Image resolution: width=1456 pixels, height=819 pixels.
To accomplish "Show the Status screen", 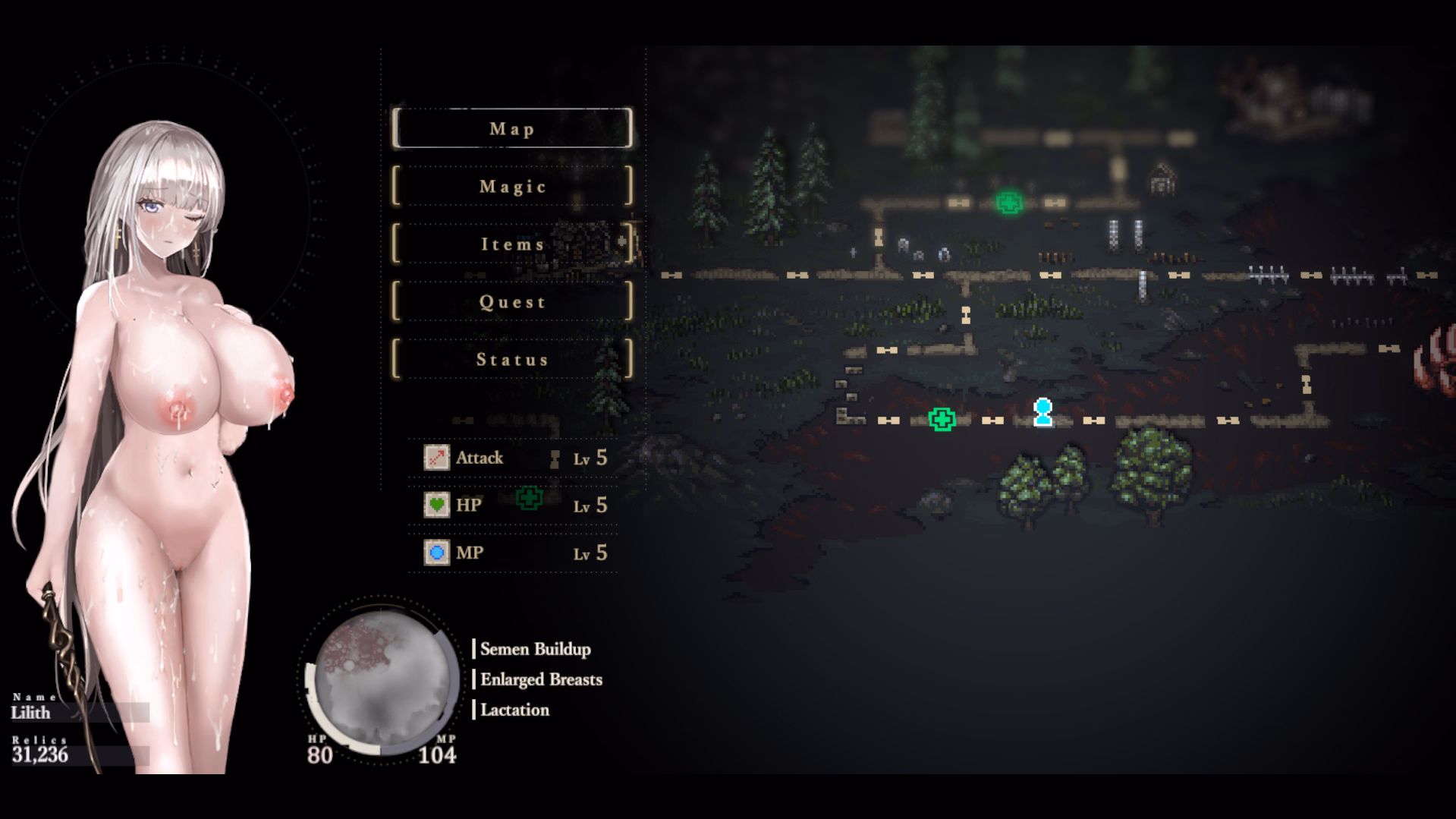I will [x=512, y=359].
